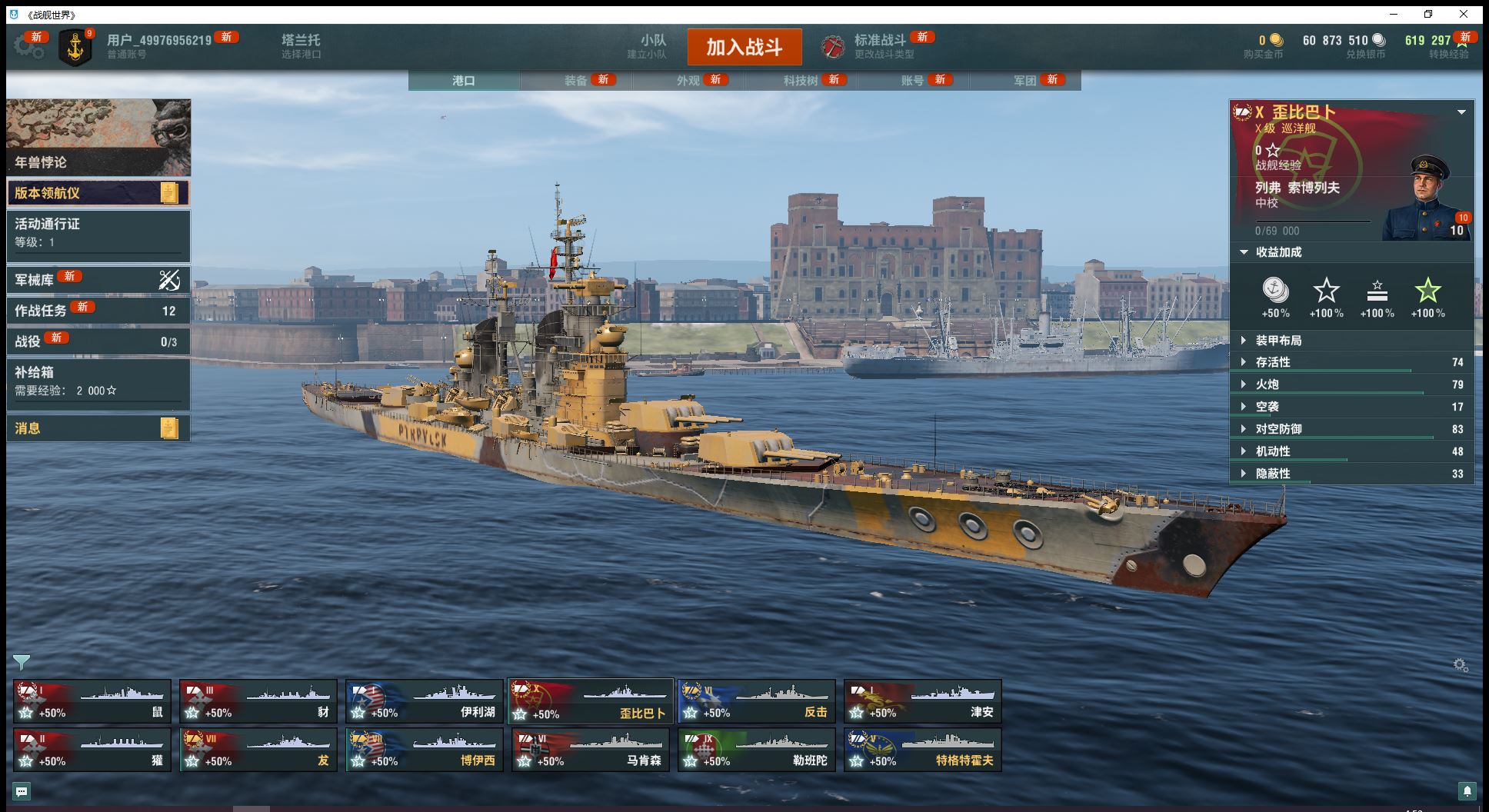Open the 科技树 tech tree tab
The image size is (1489, 812).
click(801, 81)
